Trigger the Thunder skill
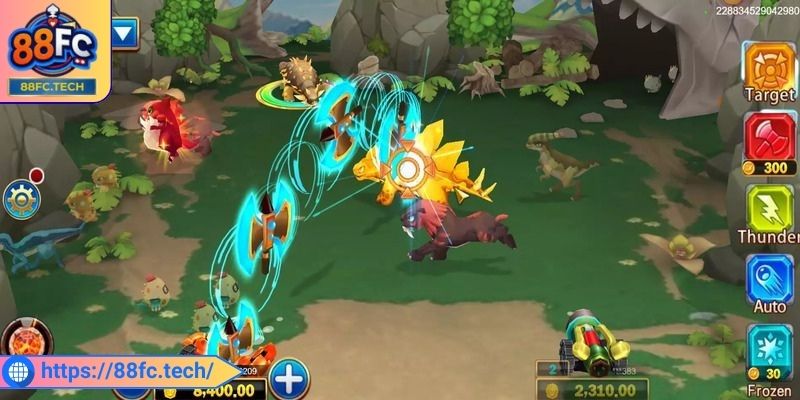The image size is (800, 400). (768, 208)
